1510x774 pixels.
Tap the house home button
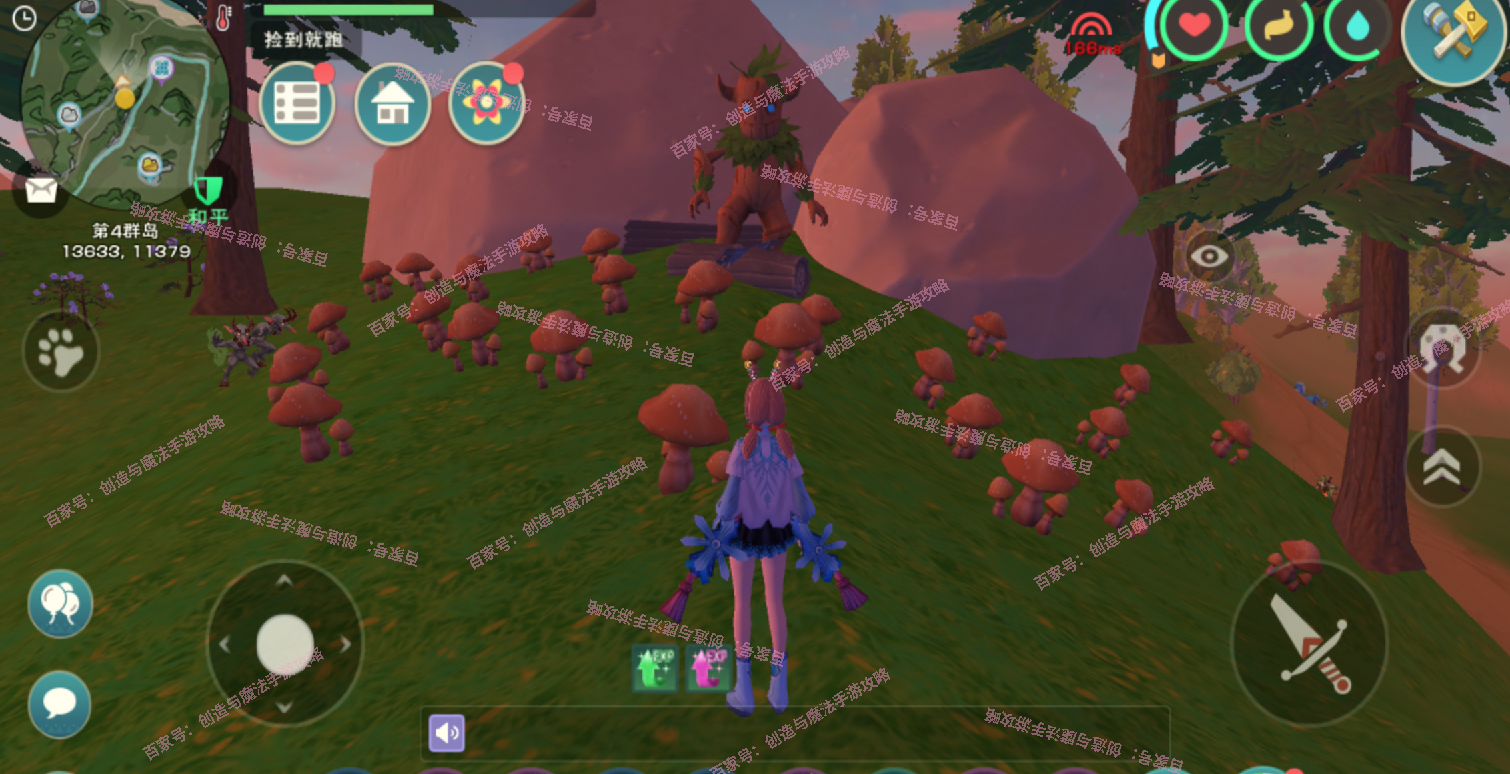pos(393,104)
